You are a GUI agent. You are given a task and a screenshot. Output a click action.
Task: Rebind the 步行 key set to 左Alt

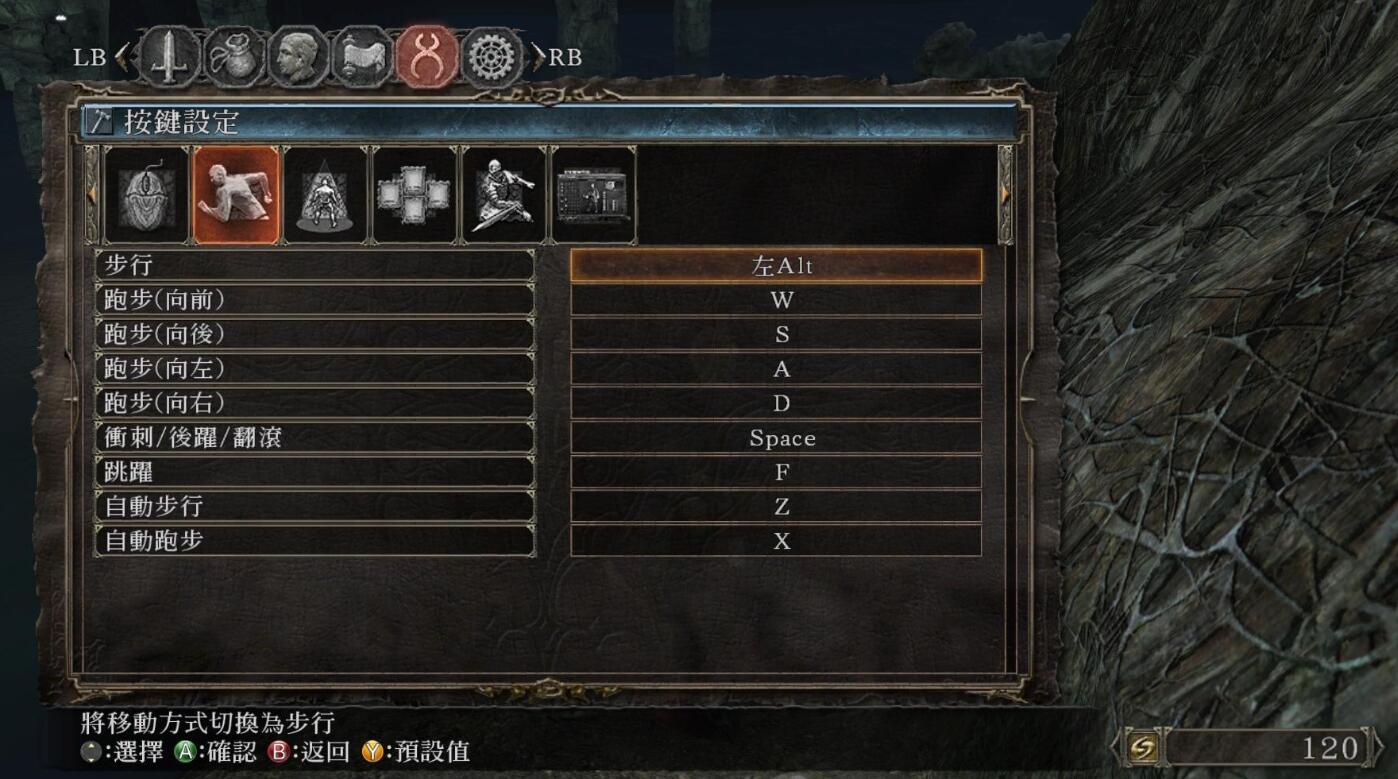pyautogui.click(x=776, y=266)
